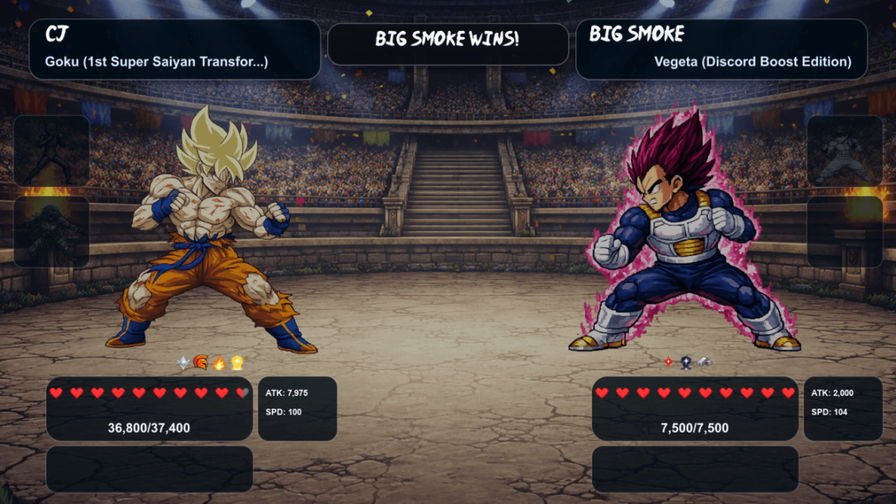Inspect the golden glowing orb icon
The image size is (896, 504).
tap(237, 363)
